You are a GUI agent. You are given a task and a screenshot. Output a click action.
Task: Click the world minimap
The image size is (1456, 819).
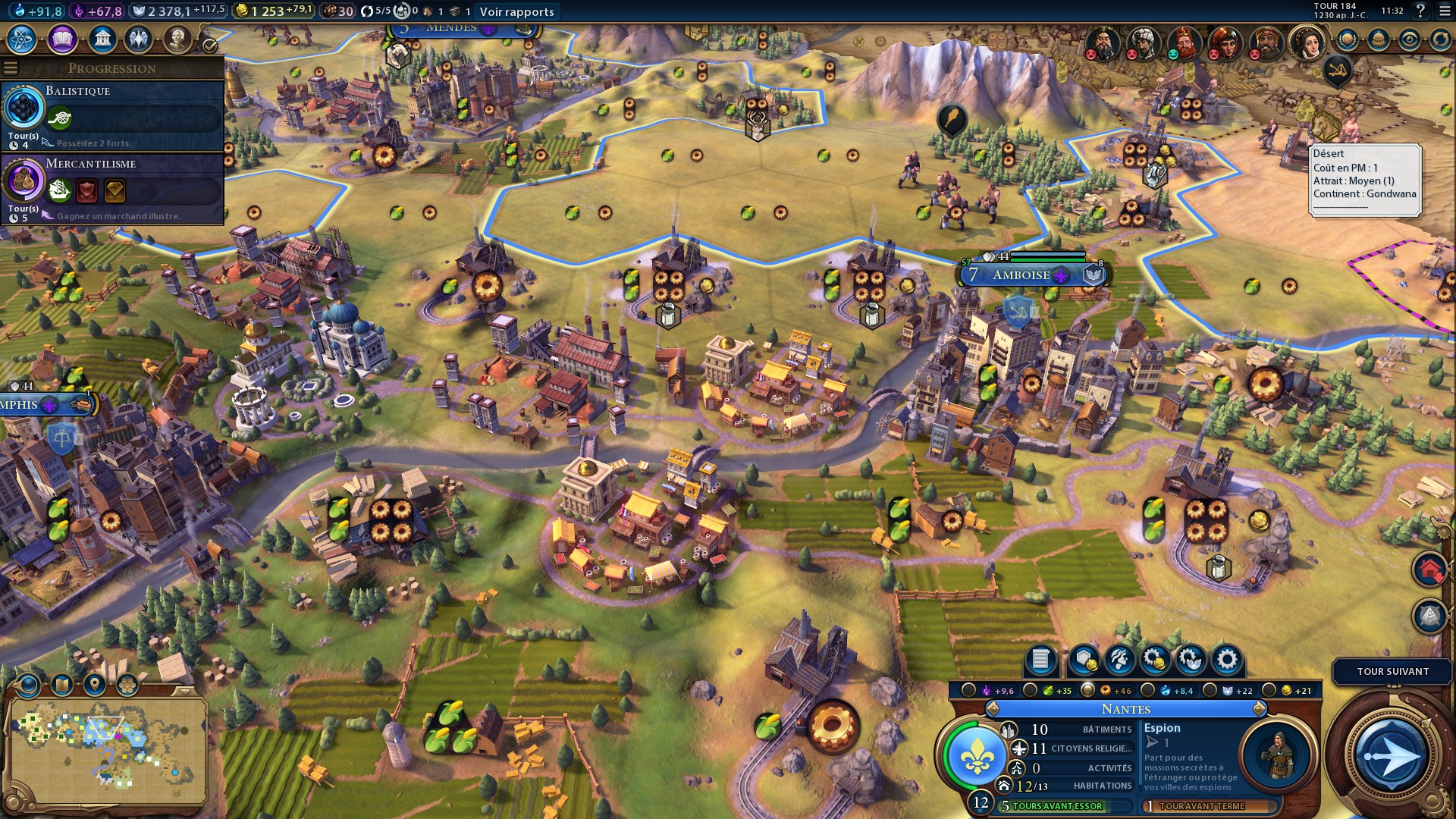[x=106, y=749]
